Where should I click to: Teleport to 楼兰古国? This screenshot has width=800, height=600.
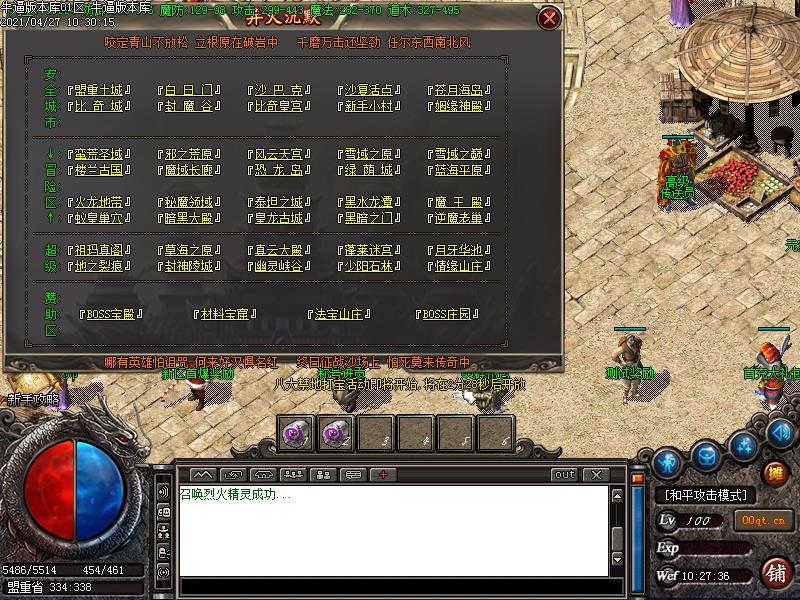pyautogui.click(x=98, y=170)
